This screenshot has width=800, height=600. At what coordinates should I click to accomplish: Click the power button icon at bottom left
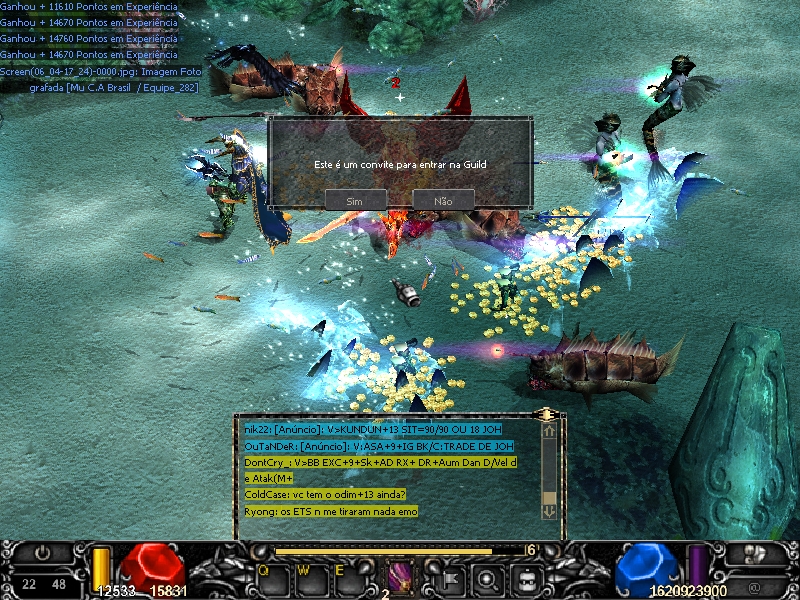pyautogui.click(x=42, y=551)
